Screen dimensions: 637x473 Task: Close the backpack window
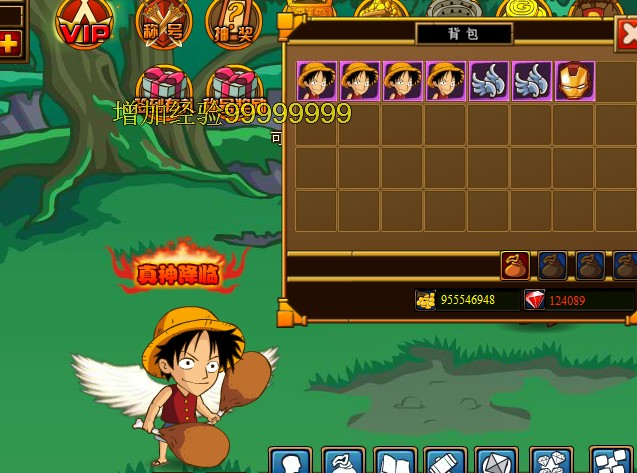[628, 35]
